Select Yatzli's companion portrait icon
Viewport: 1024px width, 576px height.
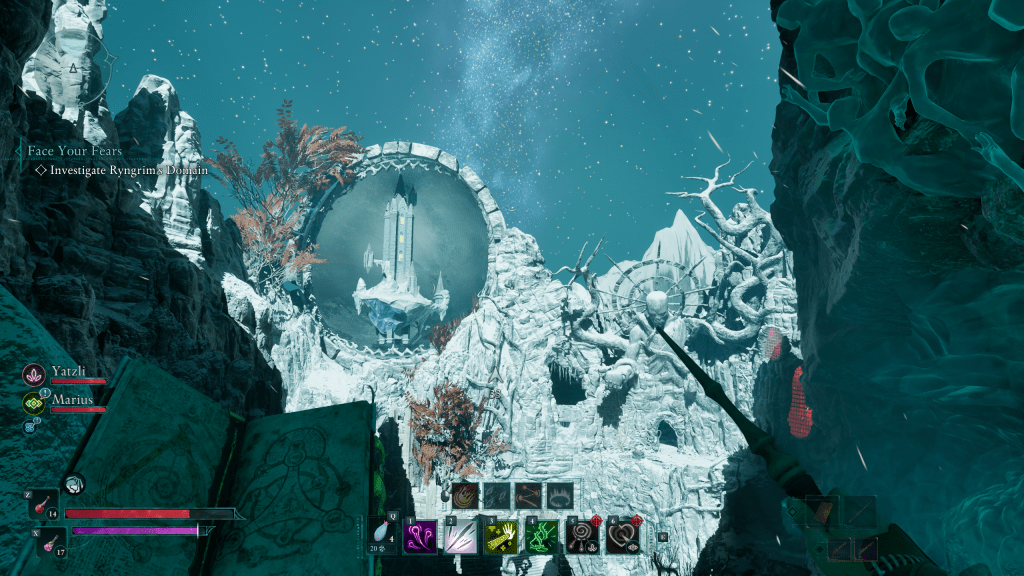[32, 374]
